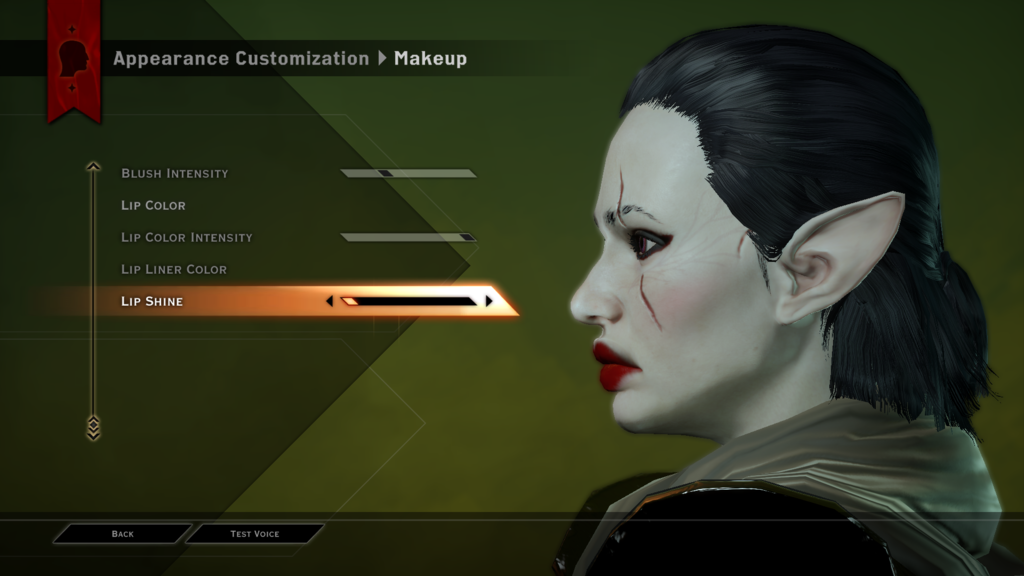Return to Appearance Customization via breadcrumb
Viewport: 1024px width, 576px height.
241,58
